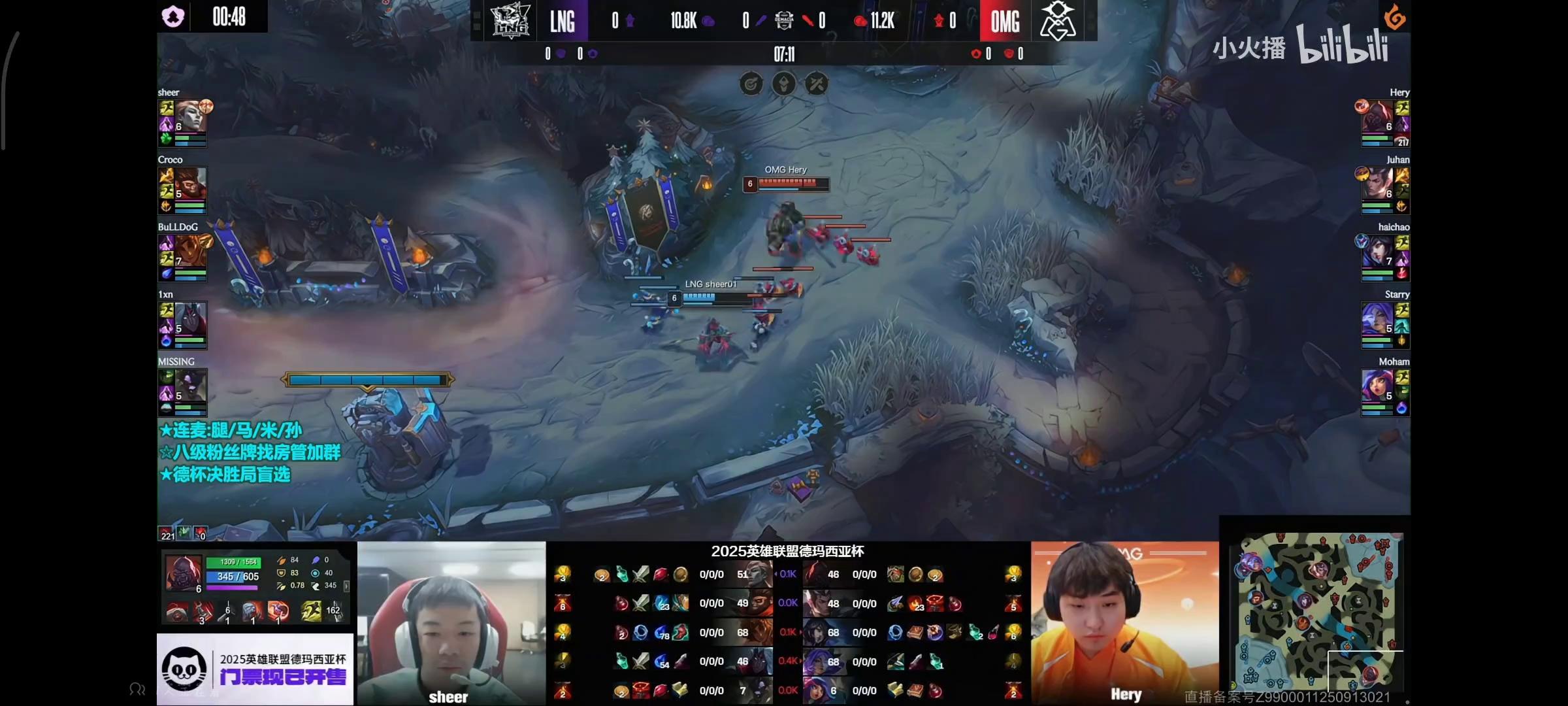Screen dimensions: 1568x706
Task: Choose Juhan's champion portrait
Action: click(x=1377, y=184)
